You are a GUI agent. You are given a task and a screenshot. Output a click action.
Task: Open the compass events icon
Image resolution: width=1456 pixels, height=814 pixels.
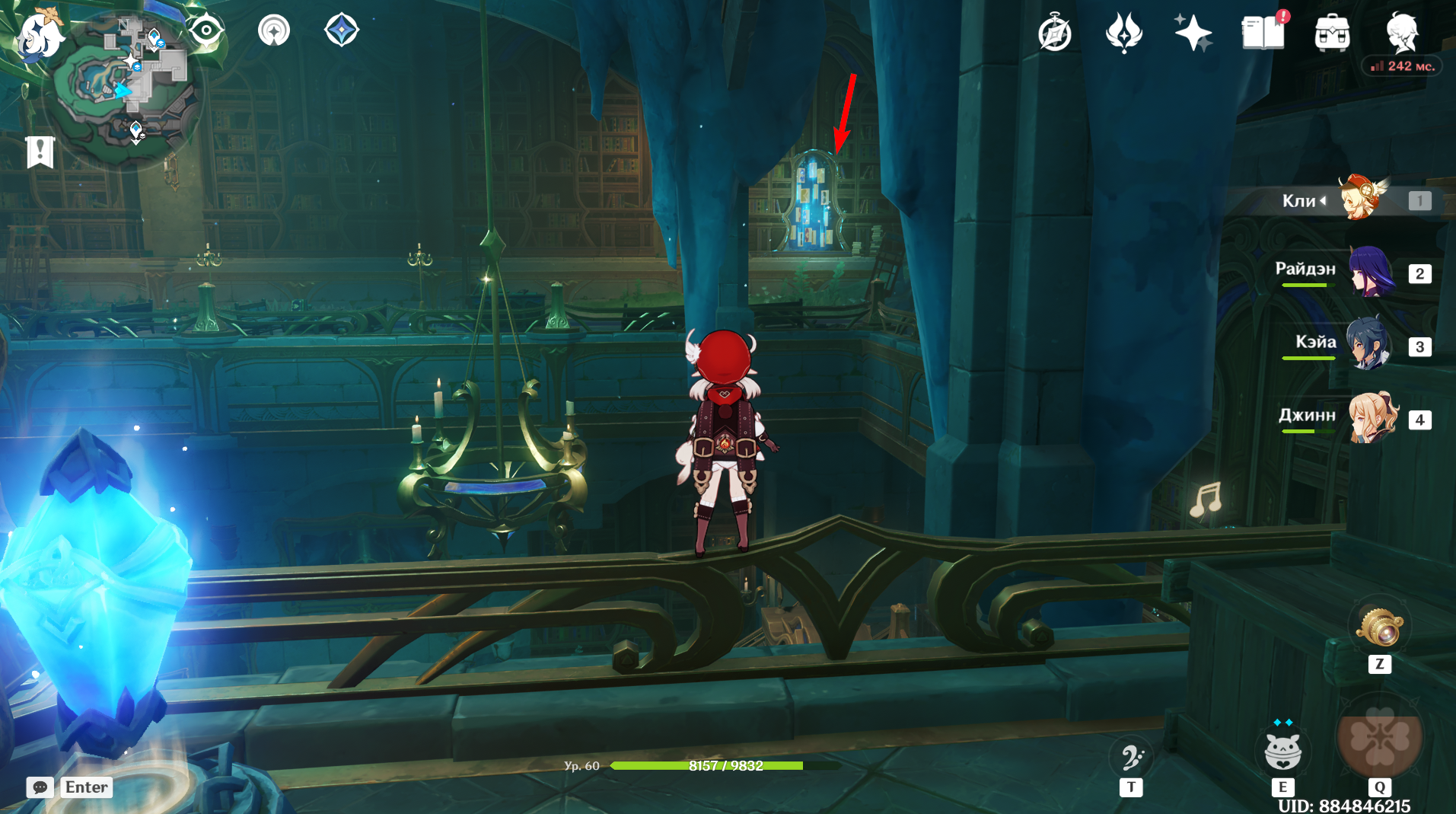point(1055,34)
